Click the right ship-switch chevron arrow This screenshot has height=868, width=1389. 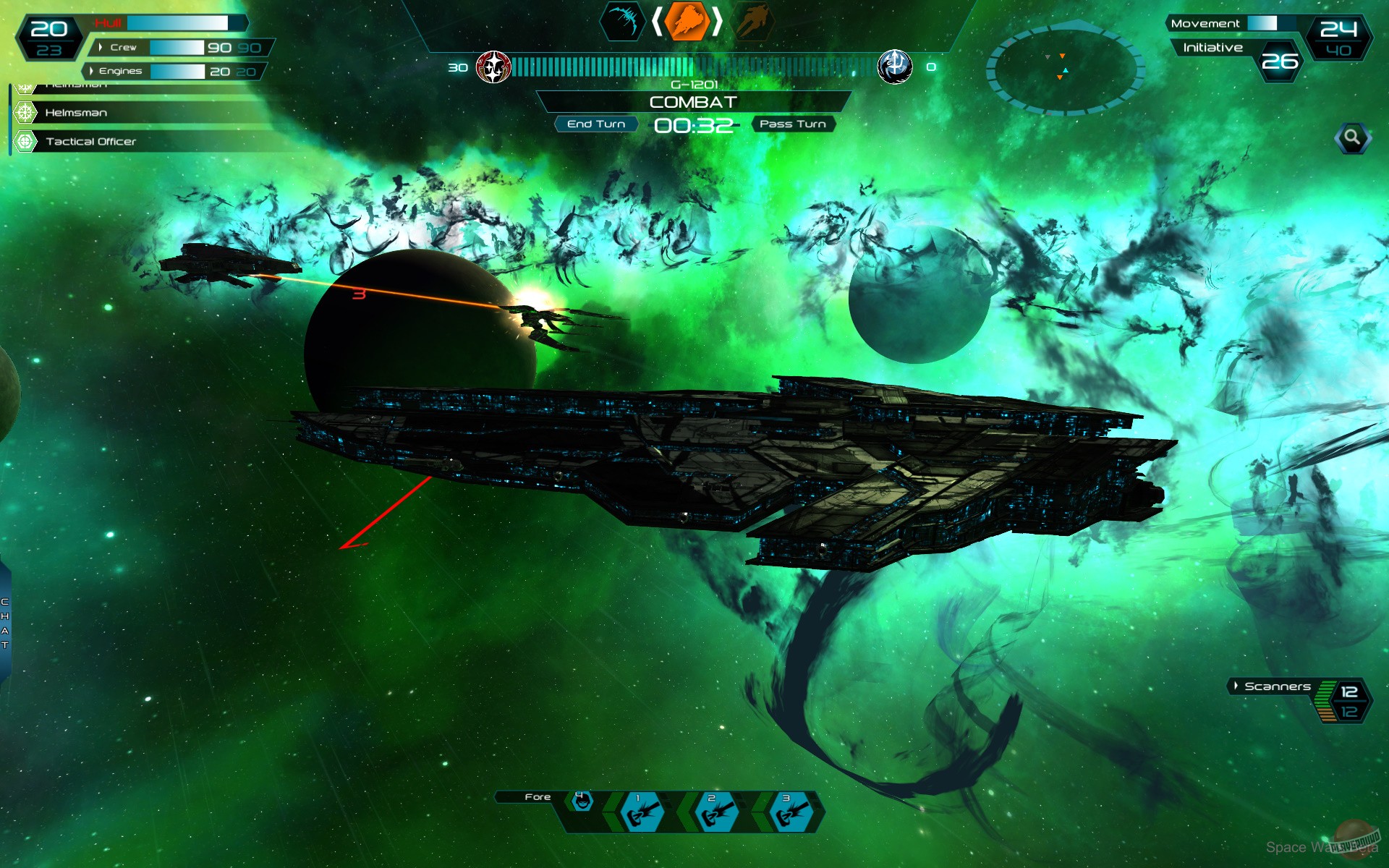(x=717, y=22)
